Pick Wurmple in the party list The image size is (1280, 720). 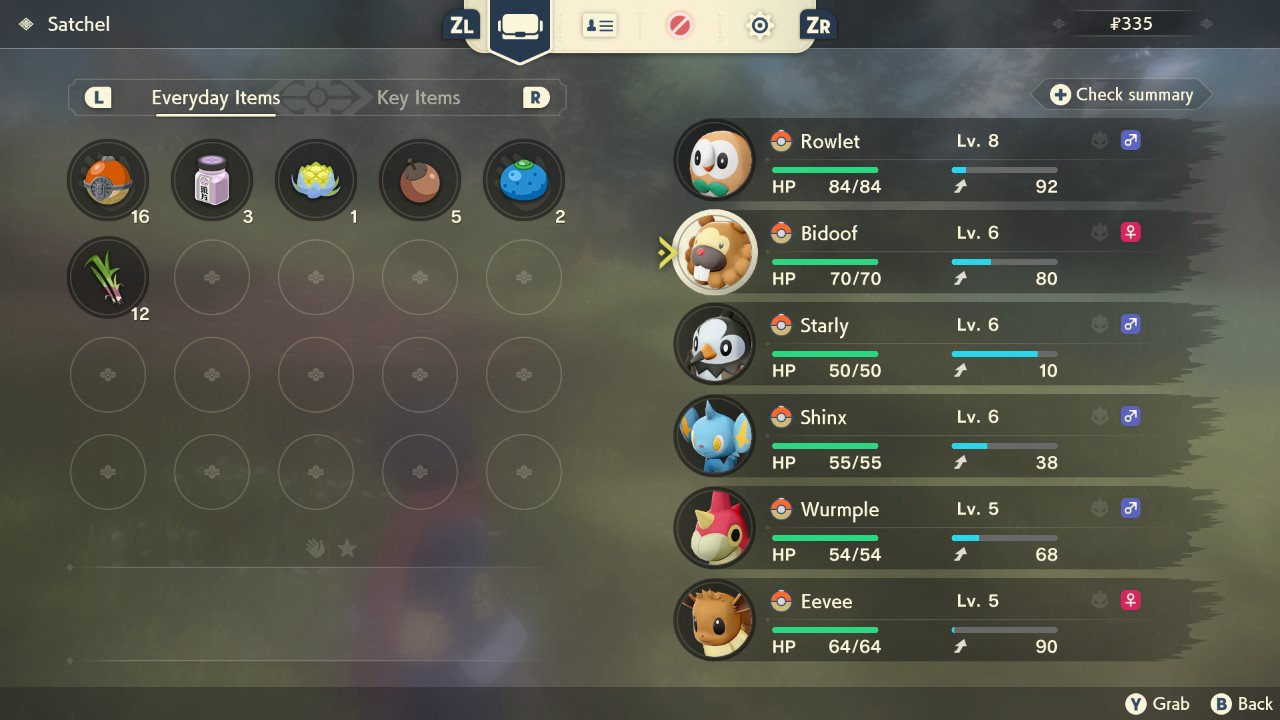pyautogui.click(x=940, y=529)
